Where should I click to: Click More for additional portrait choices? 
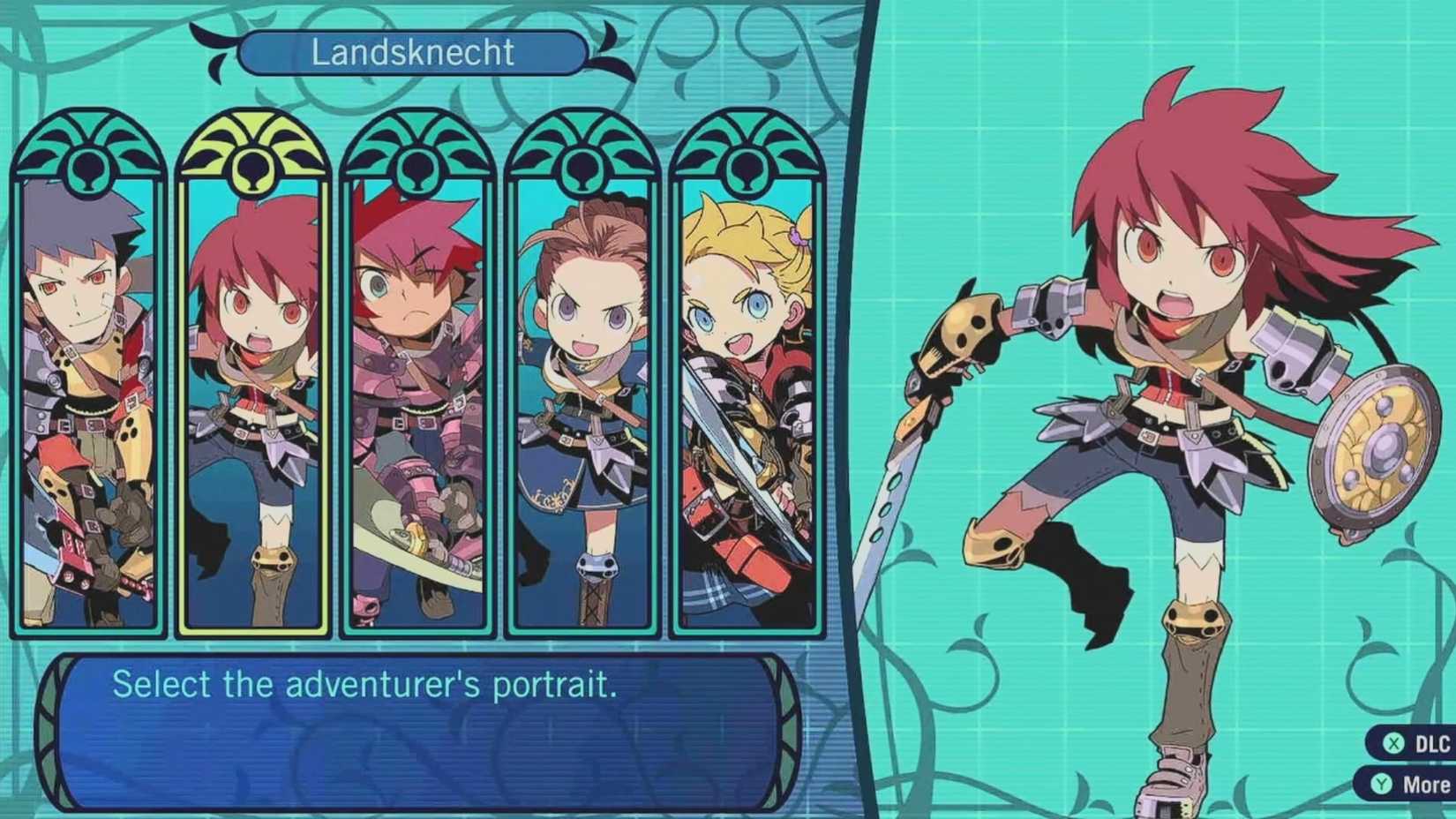[1412, 782]
